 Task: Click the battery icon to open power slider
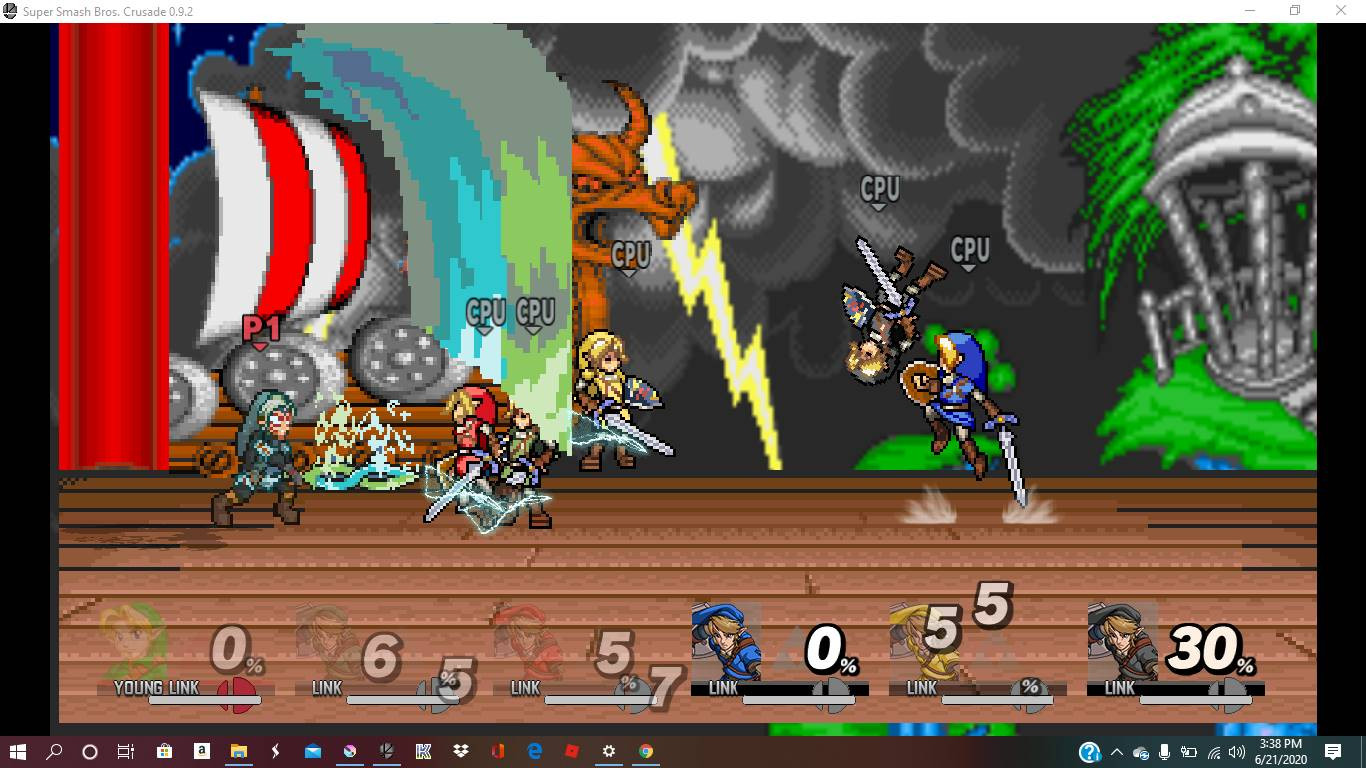click(x=1190, y=752)
